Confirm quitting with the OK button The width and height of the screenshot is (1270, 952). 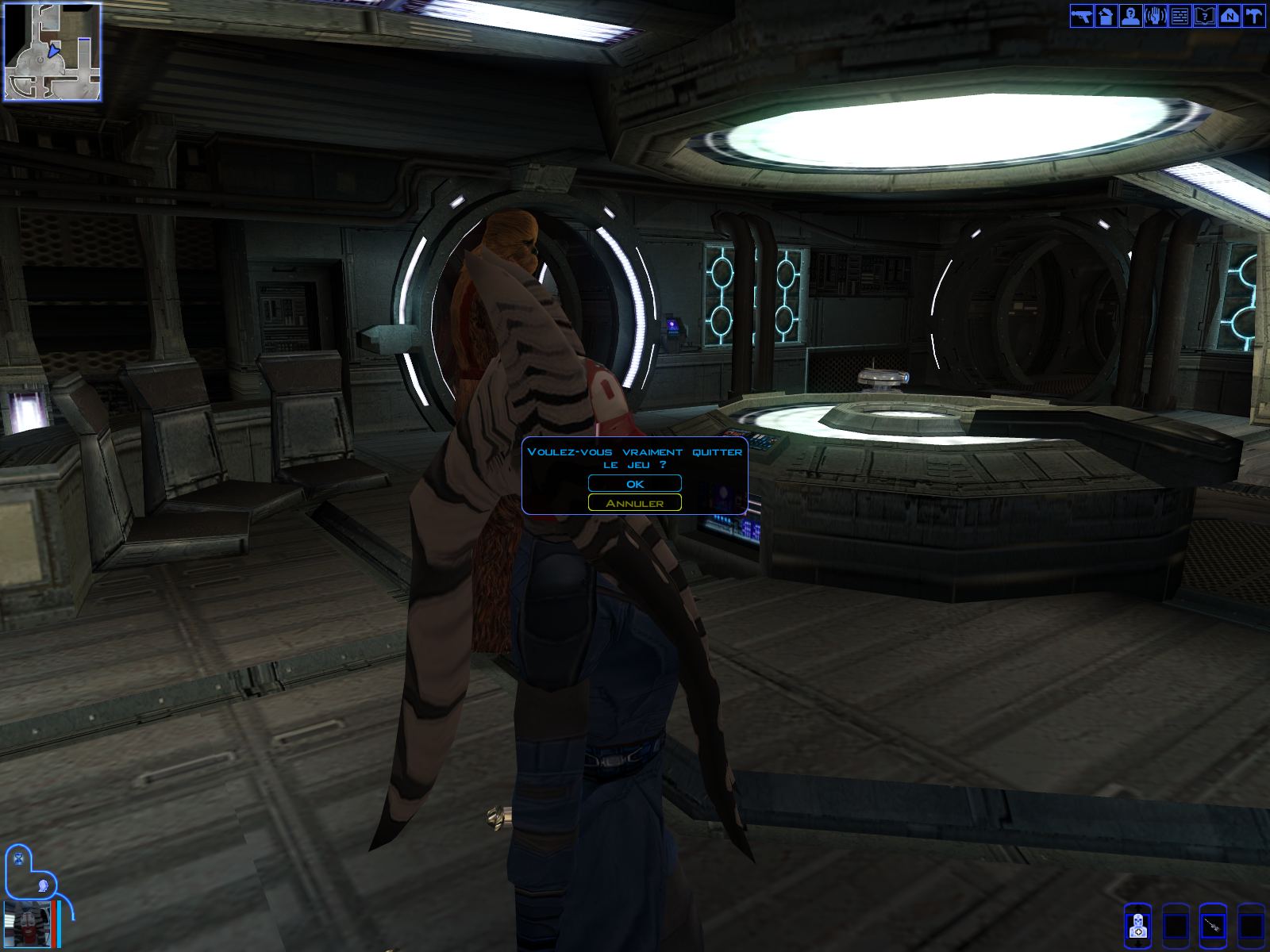coord(634,483)
